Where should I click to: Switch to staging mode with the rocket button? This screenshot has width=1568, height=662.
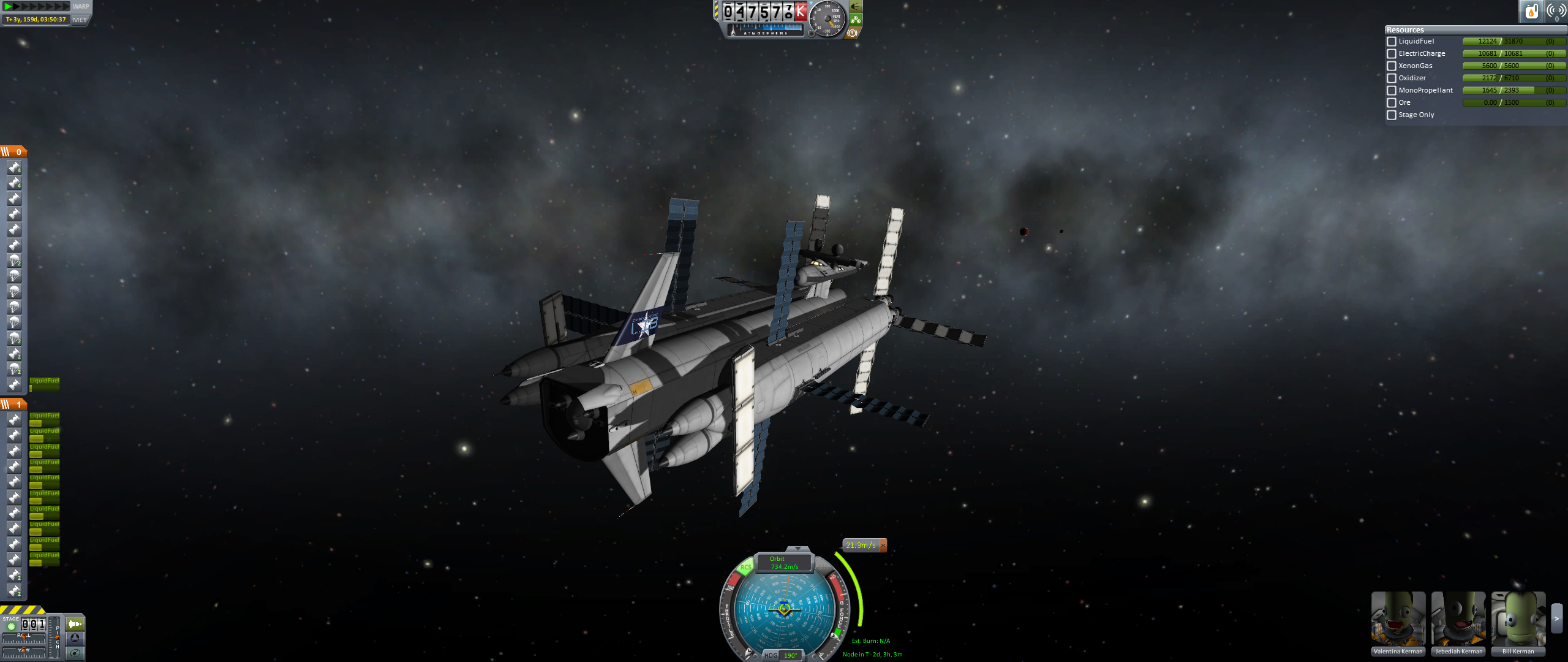point(75,624)
